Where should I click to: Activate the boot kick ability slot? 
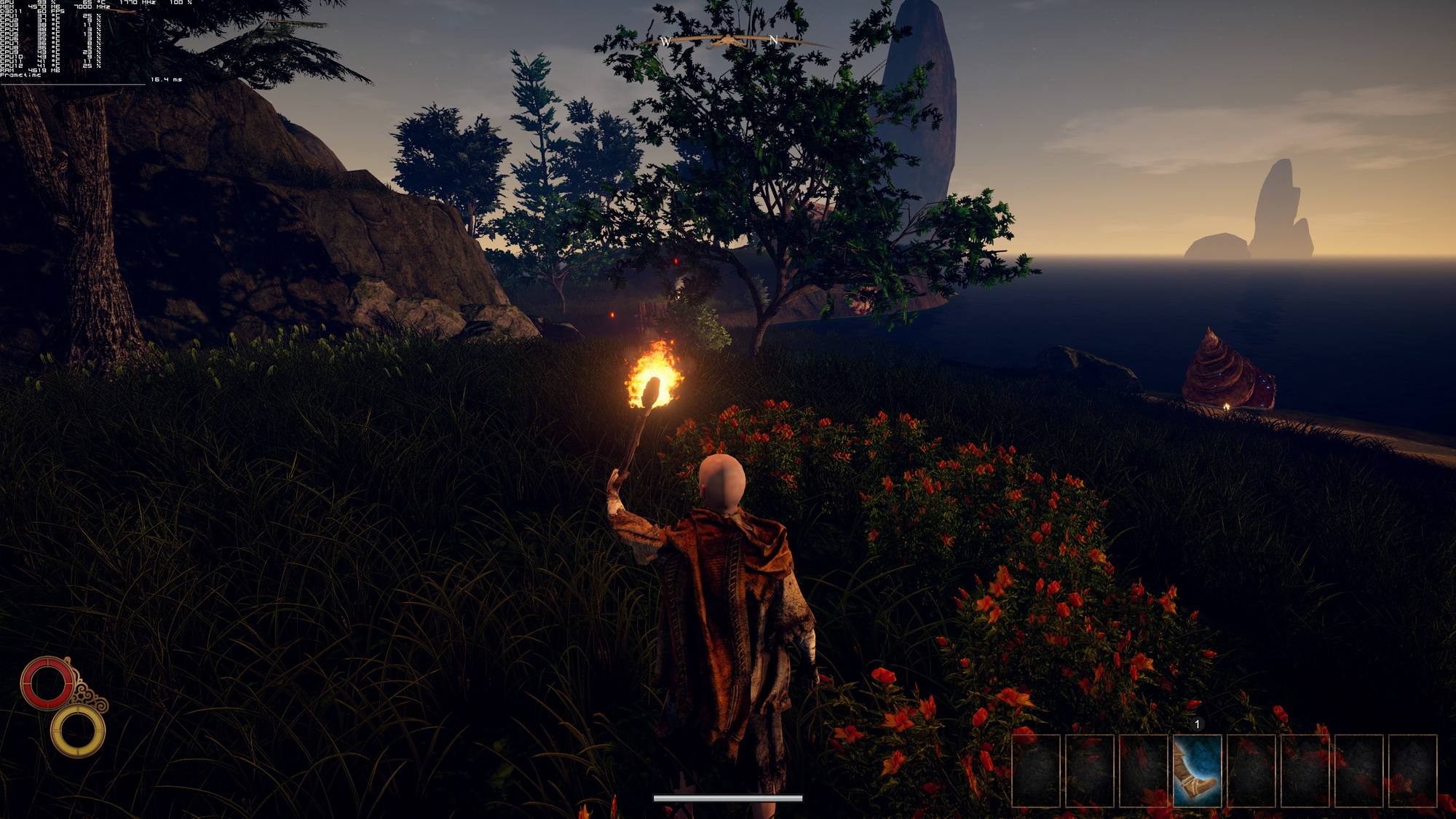click(1197, 770)
